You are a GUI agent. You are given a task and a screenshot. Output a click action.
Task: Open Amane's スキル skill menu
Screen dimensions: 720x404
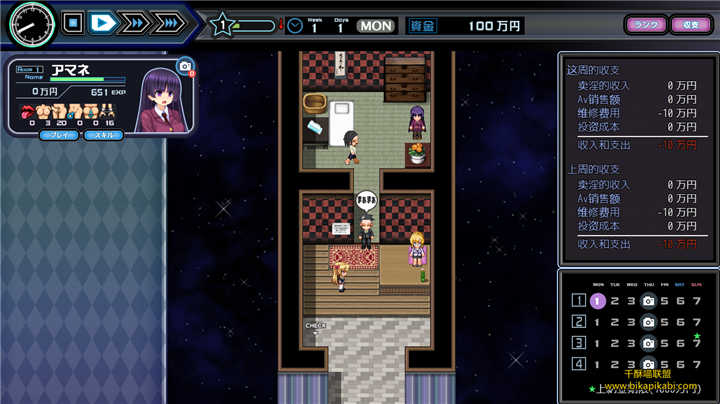[x=103, y=134]
